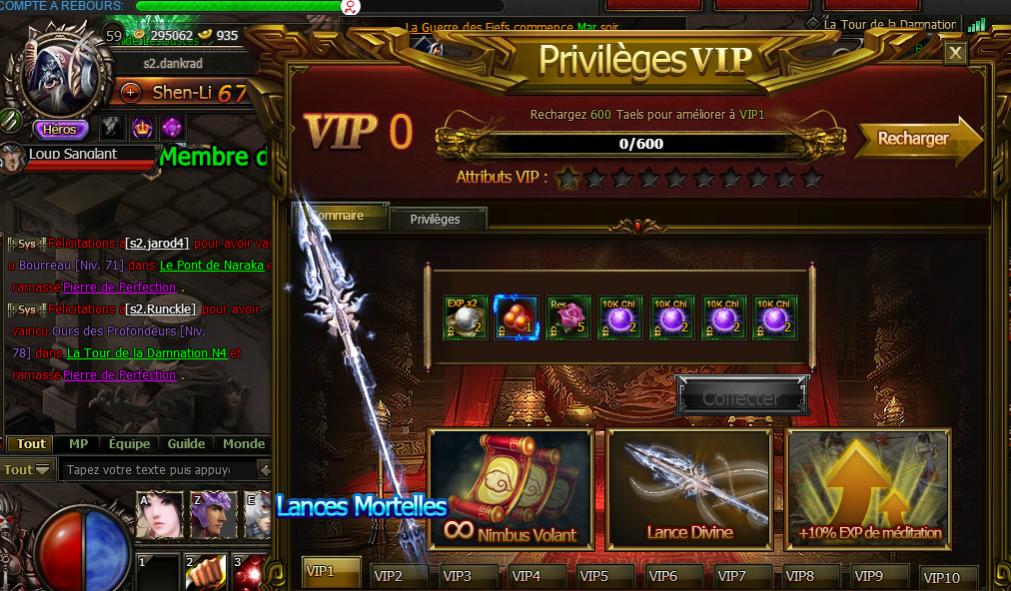The height and width of the screenshot is (591, 1011).
Task: Select the EXP x2 reward item
Action: [x=465, y=317]
